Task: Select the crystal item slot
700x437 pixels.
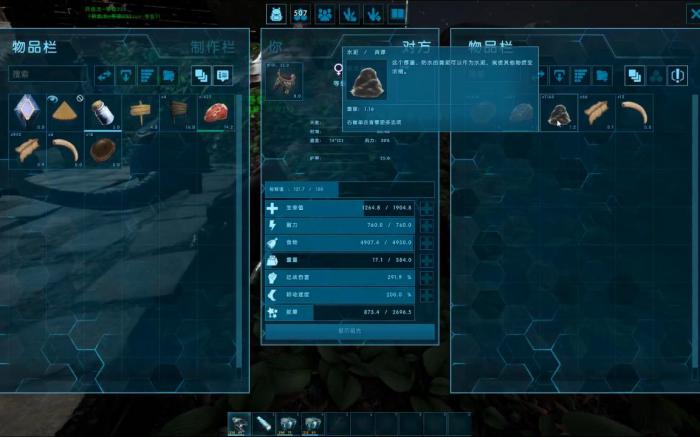Action: point(26,112)
